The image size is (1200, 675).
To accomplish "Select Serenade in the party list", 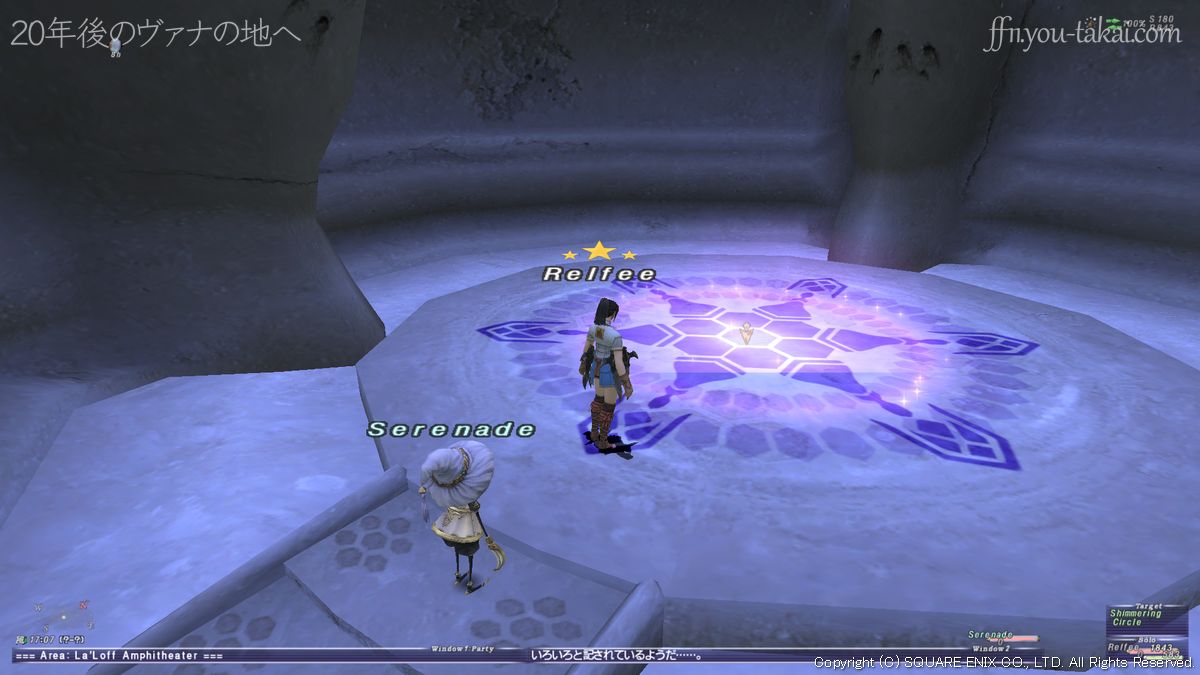I will click(x=992, y=636).
